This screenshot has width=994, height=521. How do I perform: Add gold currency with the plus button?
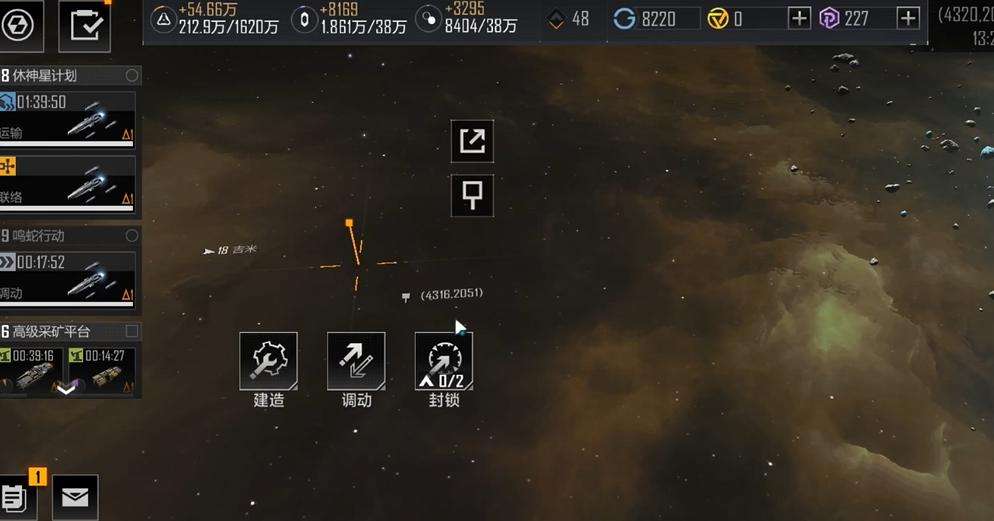pyautogui.click(x=799, y=19)
